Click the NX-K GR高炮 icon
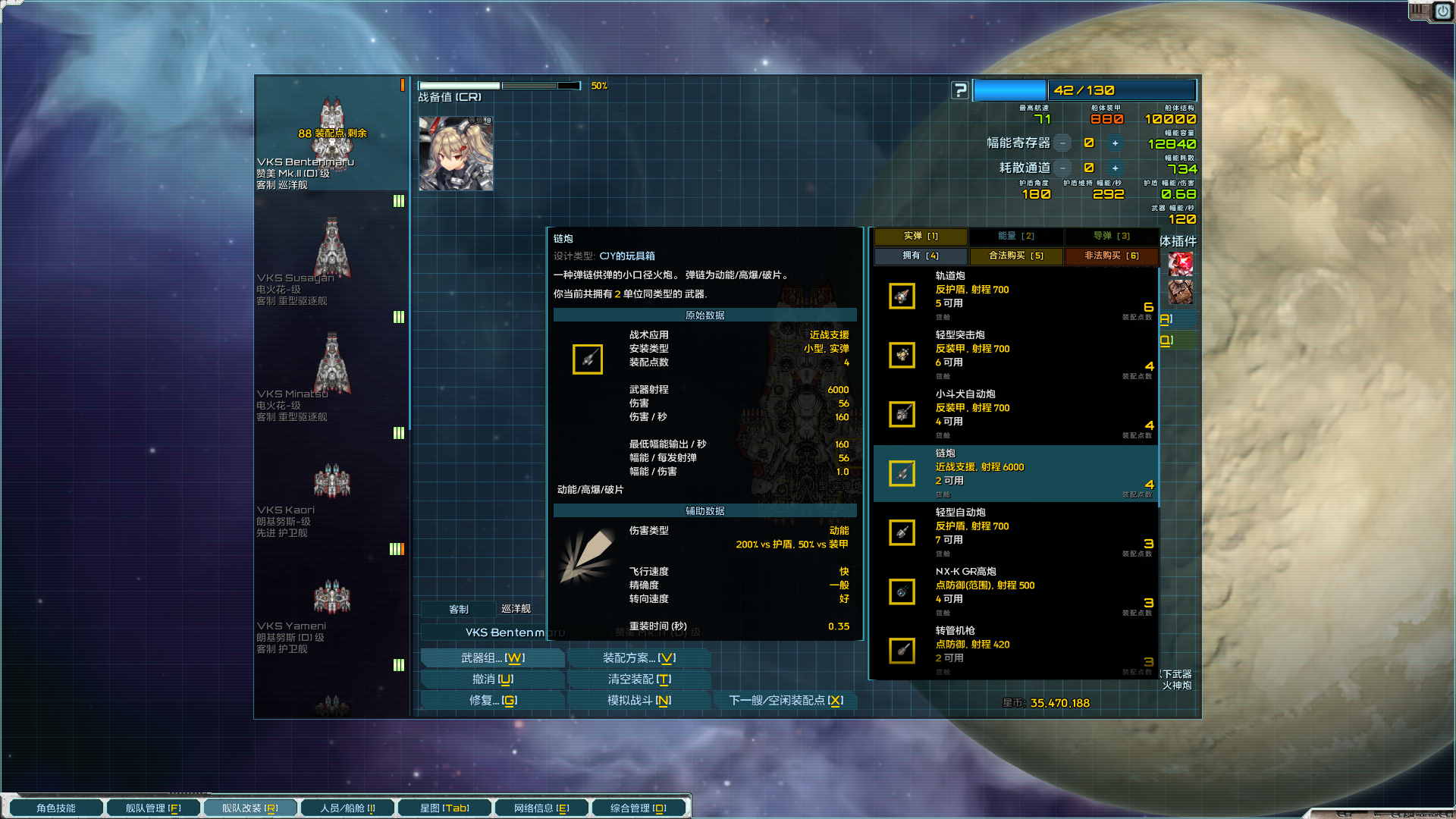 (x=902, y=591)
